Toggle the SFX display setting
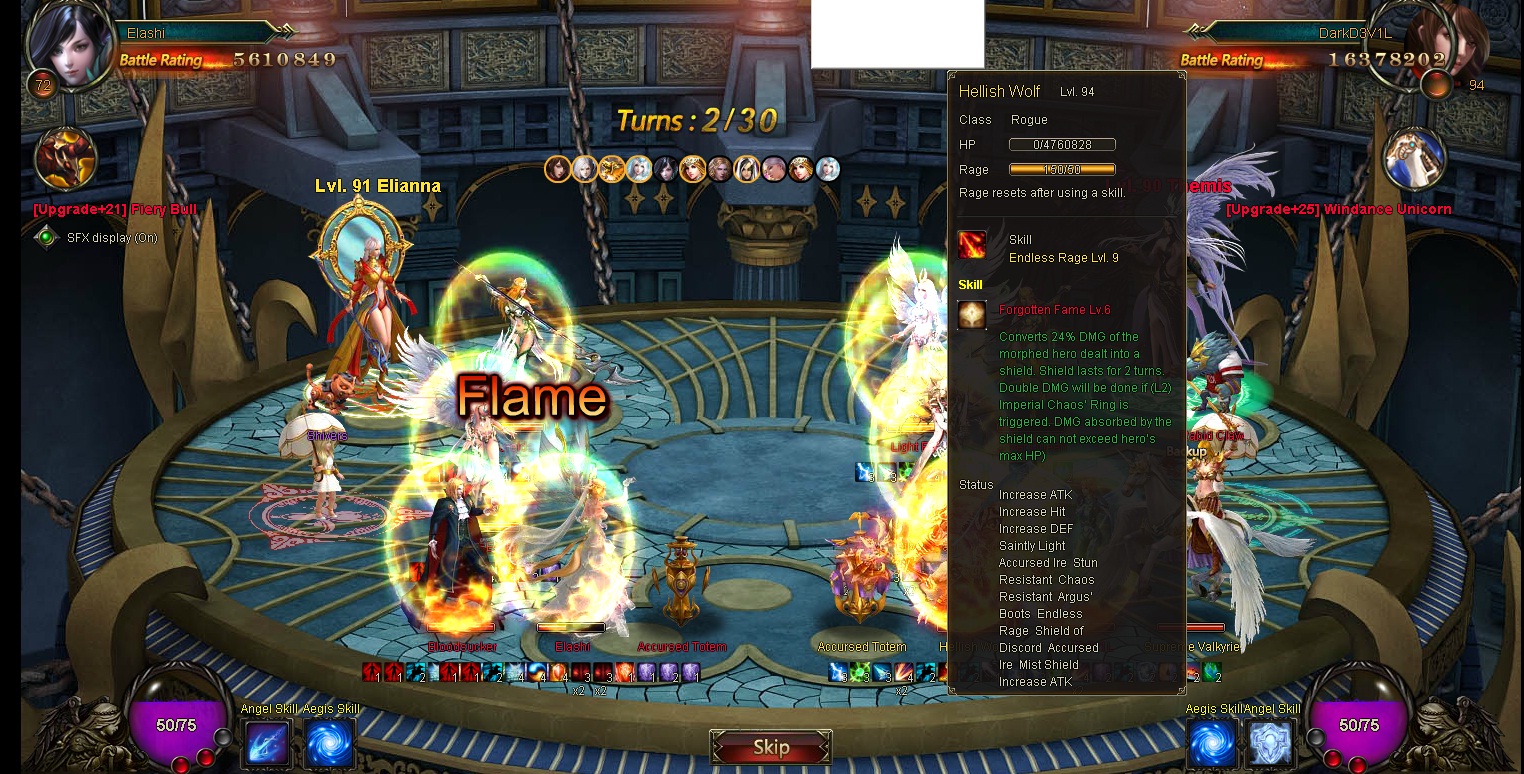 (46, 238)
